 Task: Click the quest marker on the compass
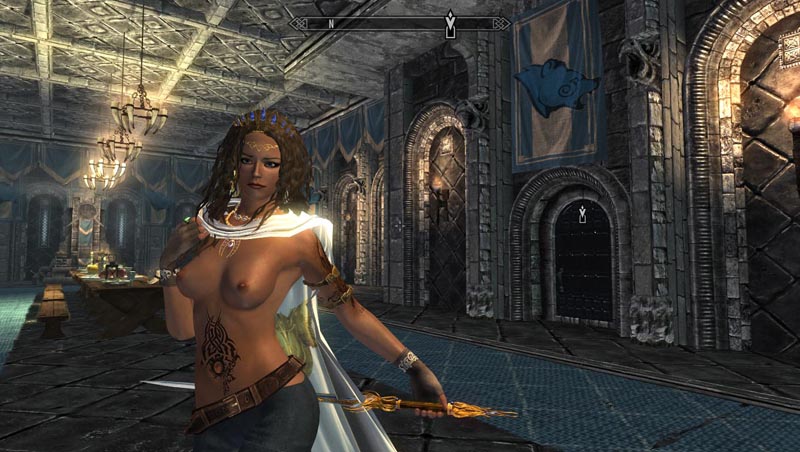click(x=450, y=20)
